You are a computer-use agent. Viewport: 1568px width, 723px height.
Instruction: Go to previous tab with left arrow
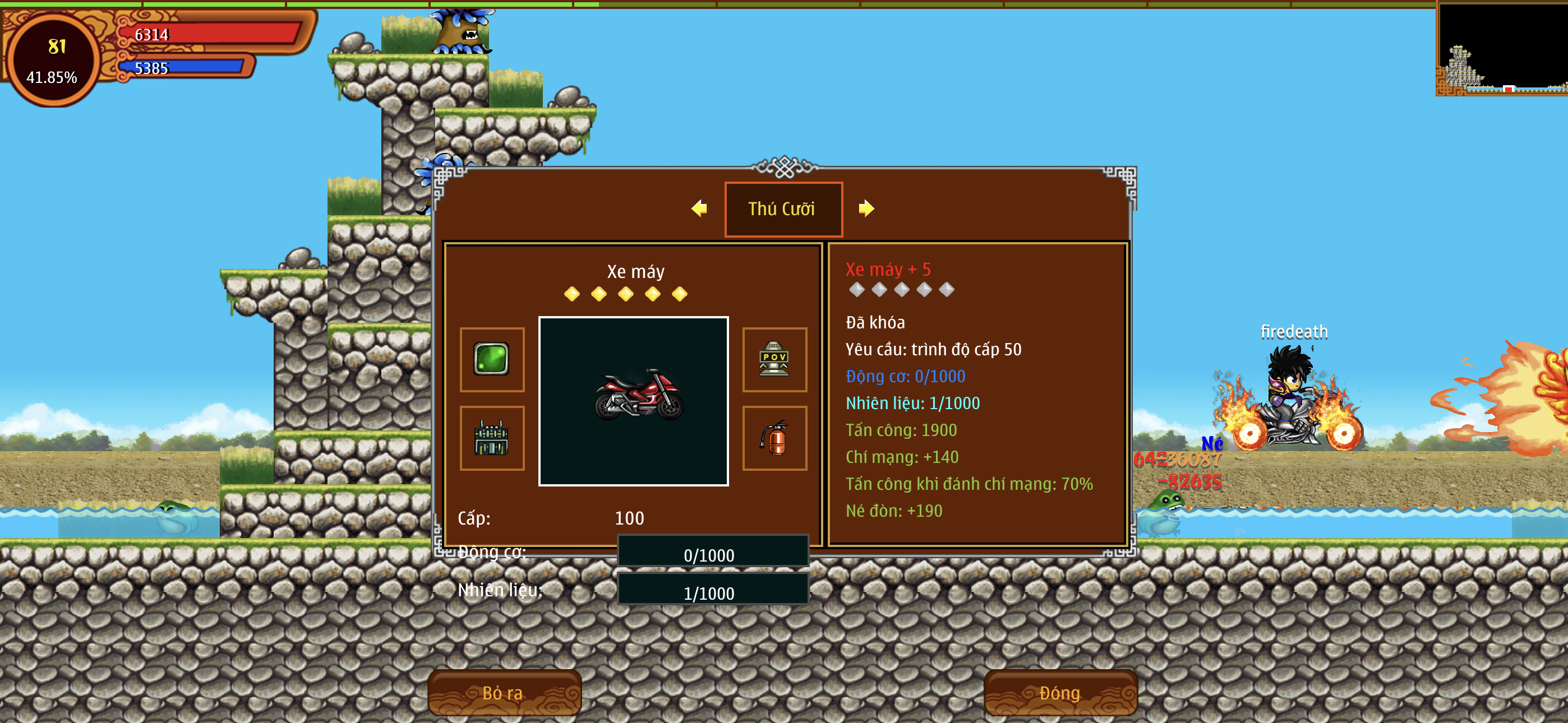pyautogui.click(x=699, y=208)
